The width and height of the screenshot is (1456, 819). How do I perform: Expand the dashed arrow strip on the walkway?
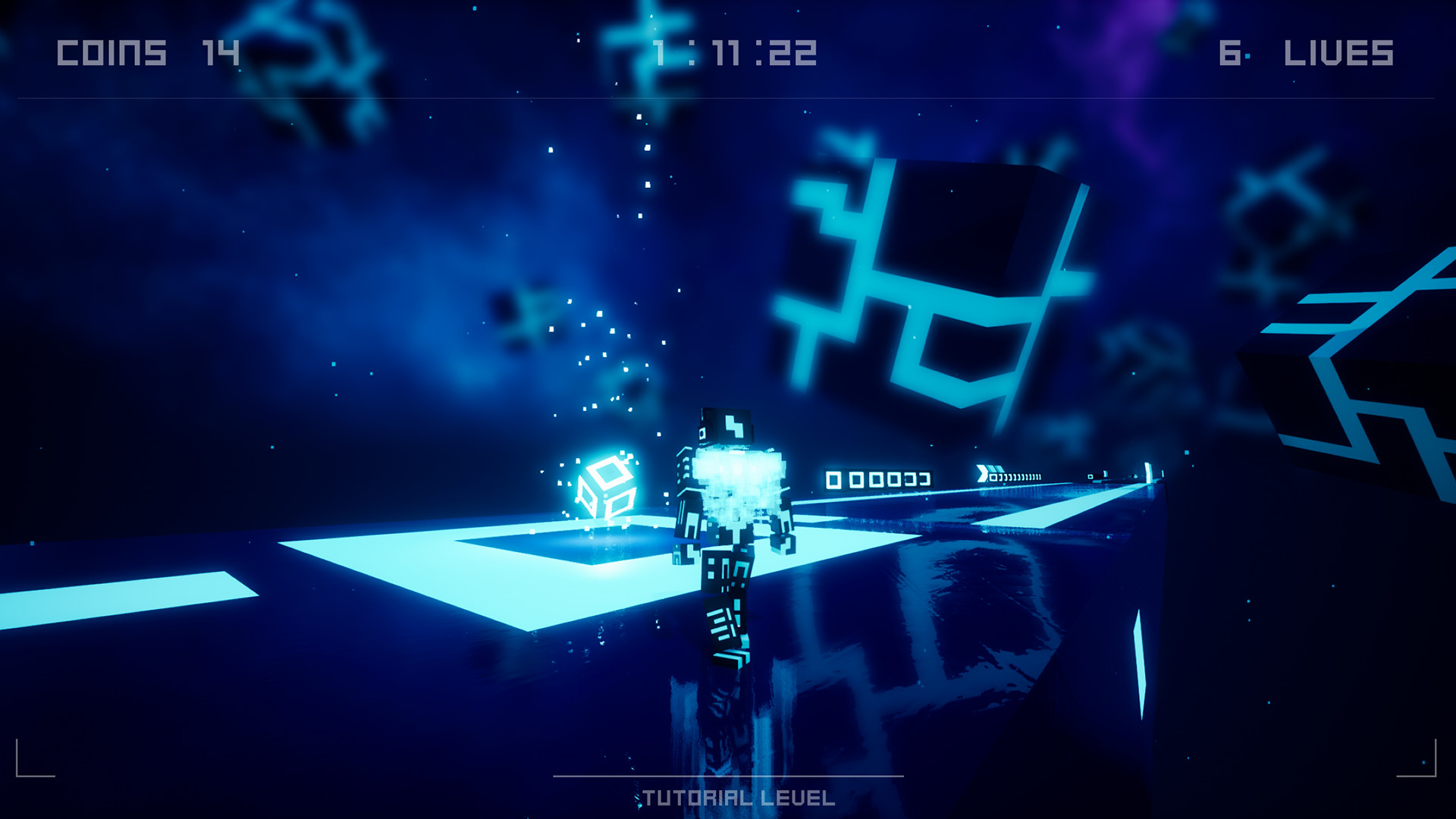(x=1016, y=476)
